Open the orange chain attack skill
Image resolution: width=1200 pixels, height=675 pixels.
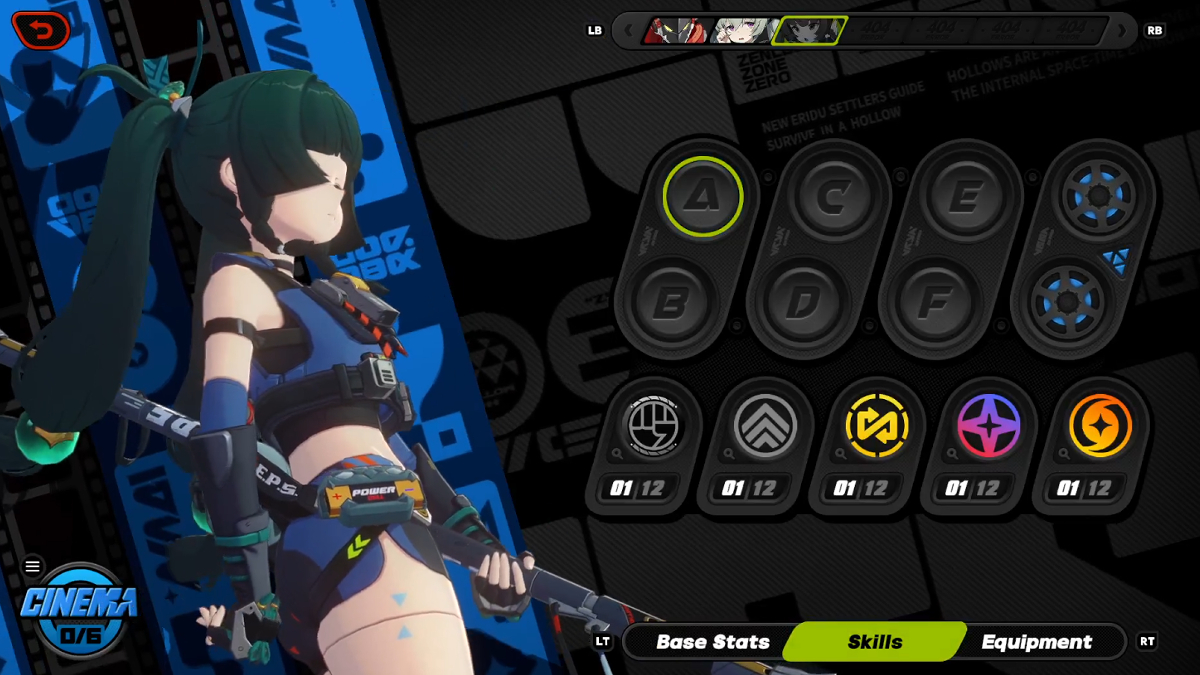point(1100,427)
